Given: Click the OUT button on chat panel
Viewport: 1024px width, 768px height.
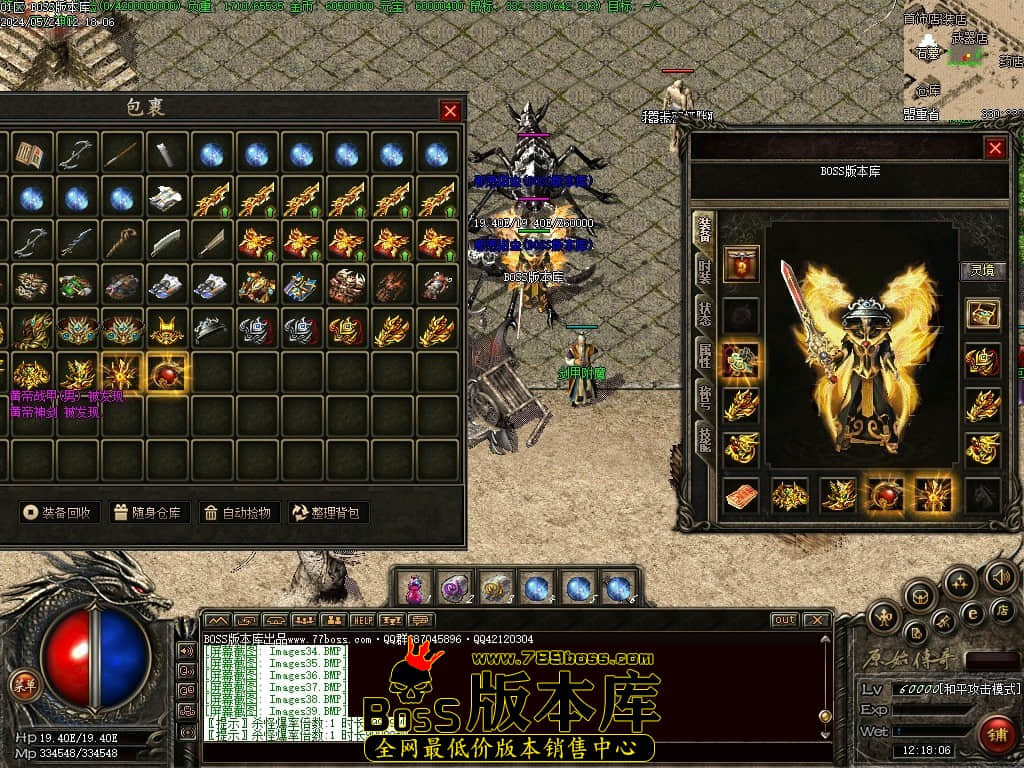Looking at the screenshot, I should pos(785,620).
